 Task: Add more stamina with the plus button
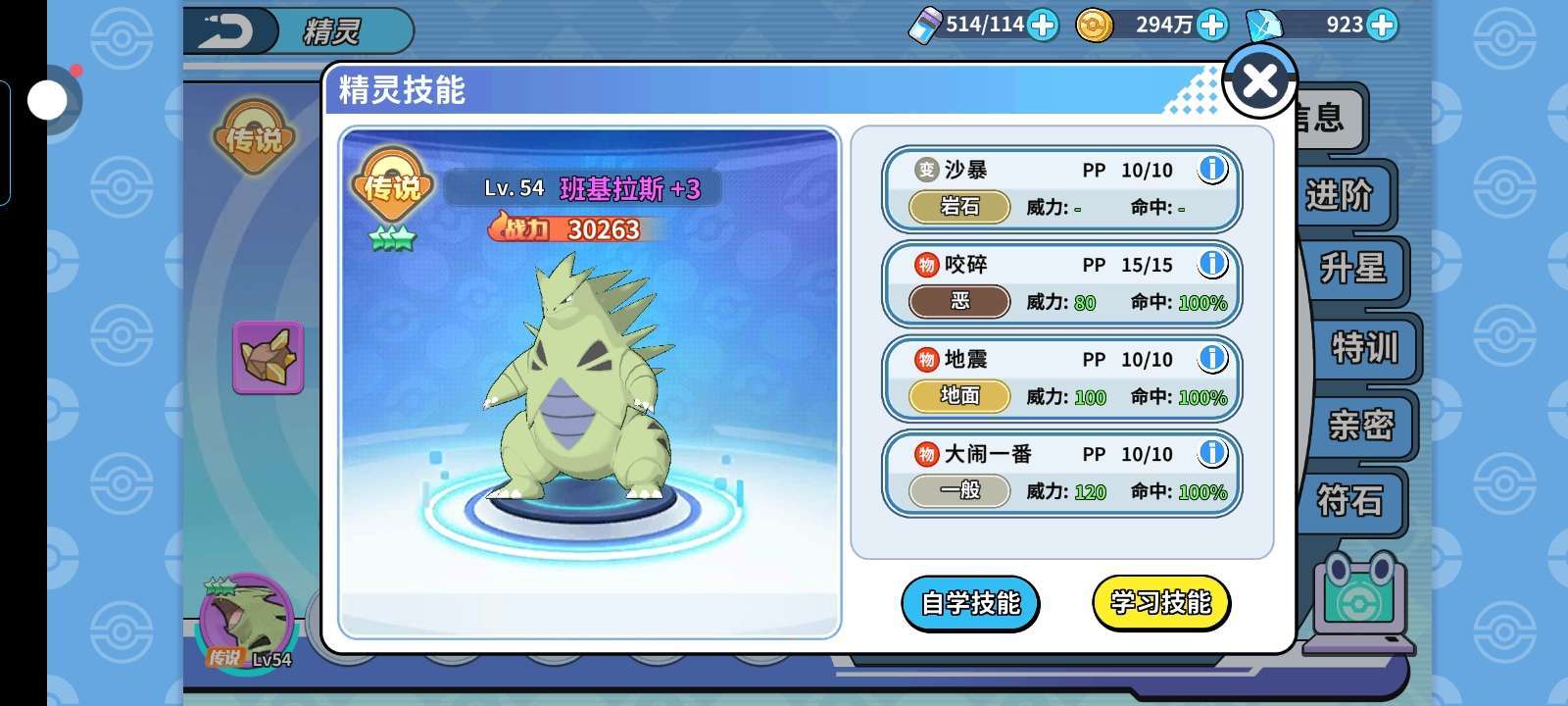[1043, 25]
